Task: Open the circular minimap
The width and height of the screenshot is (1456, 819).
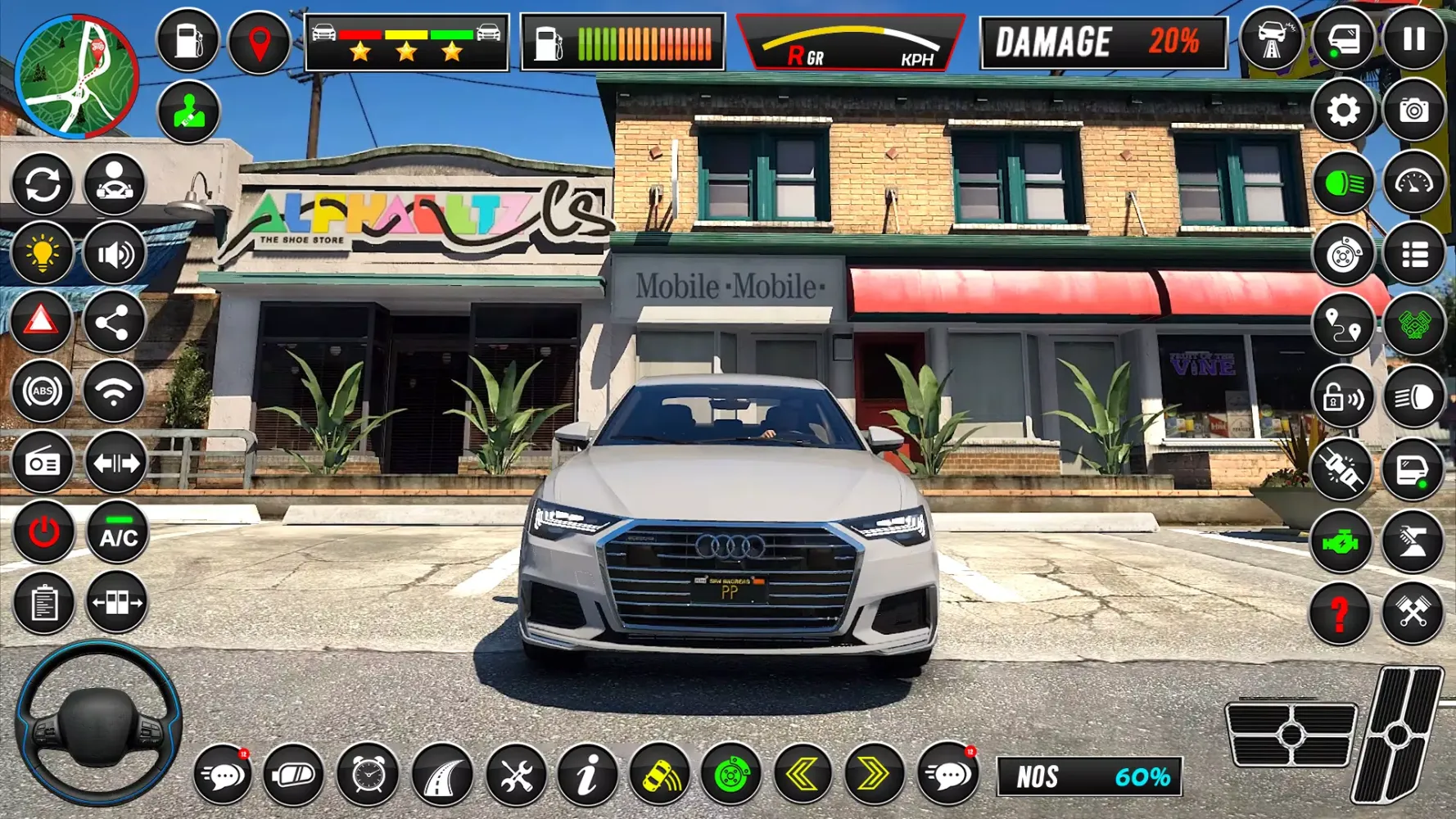Action: pos(77,76)
